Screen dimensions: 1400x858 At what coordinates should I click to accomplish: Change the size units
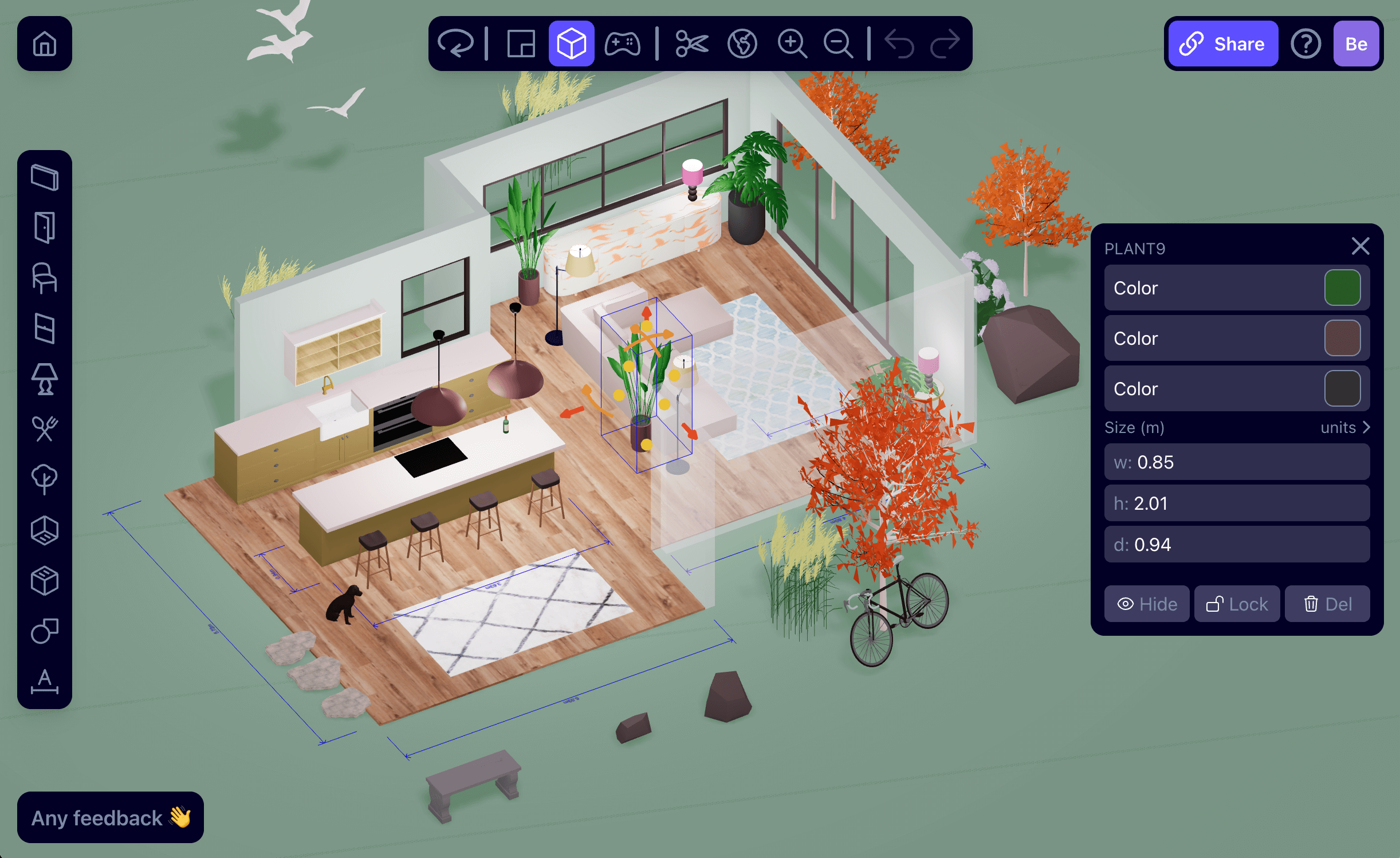[x=1344, y=428]
